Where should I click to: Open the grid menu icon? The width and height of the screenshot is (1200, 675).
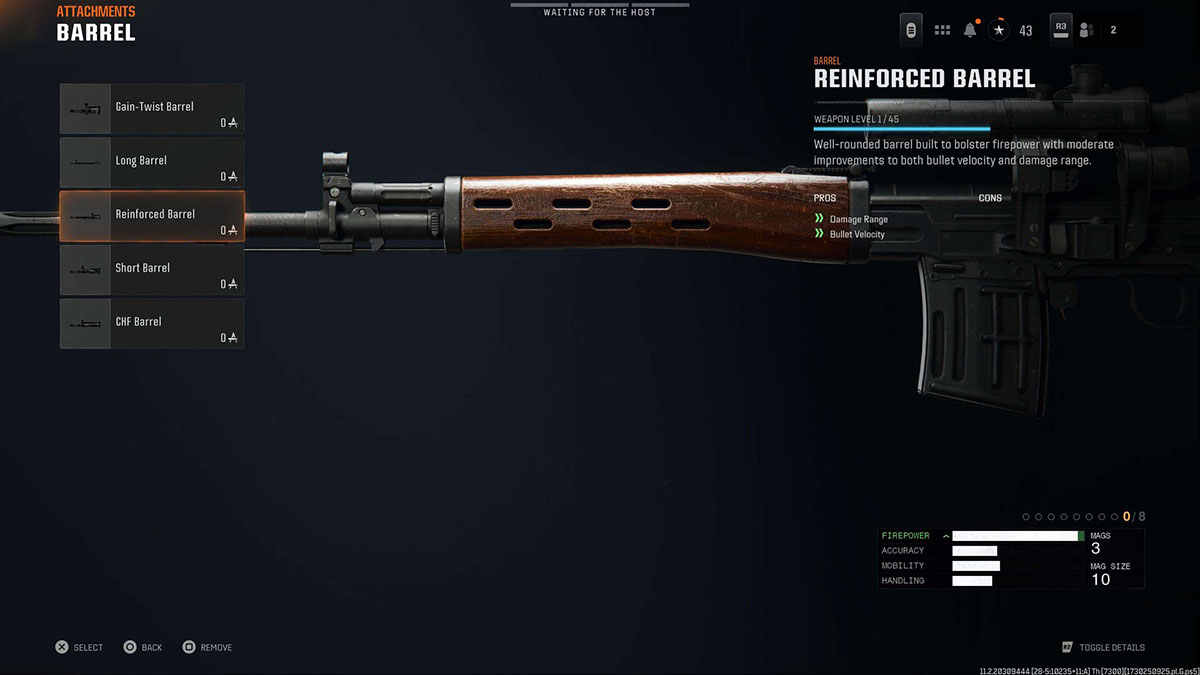pos(942,30)
